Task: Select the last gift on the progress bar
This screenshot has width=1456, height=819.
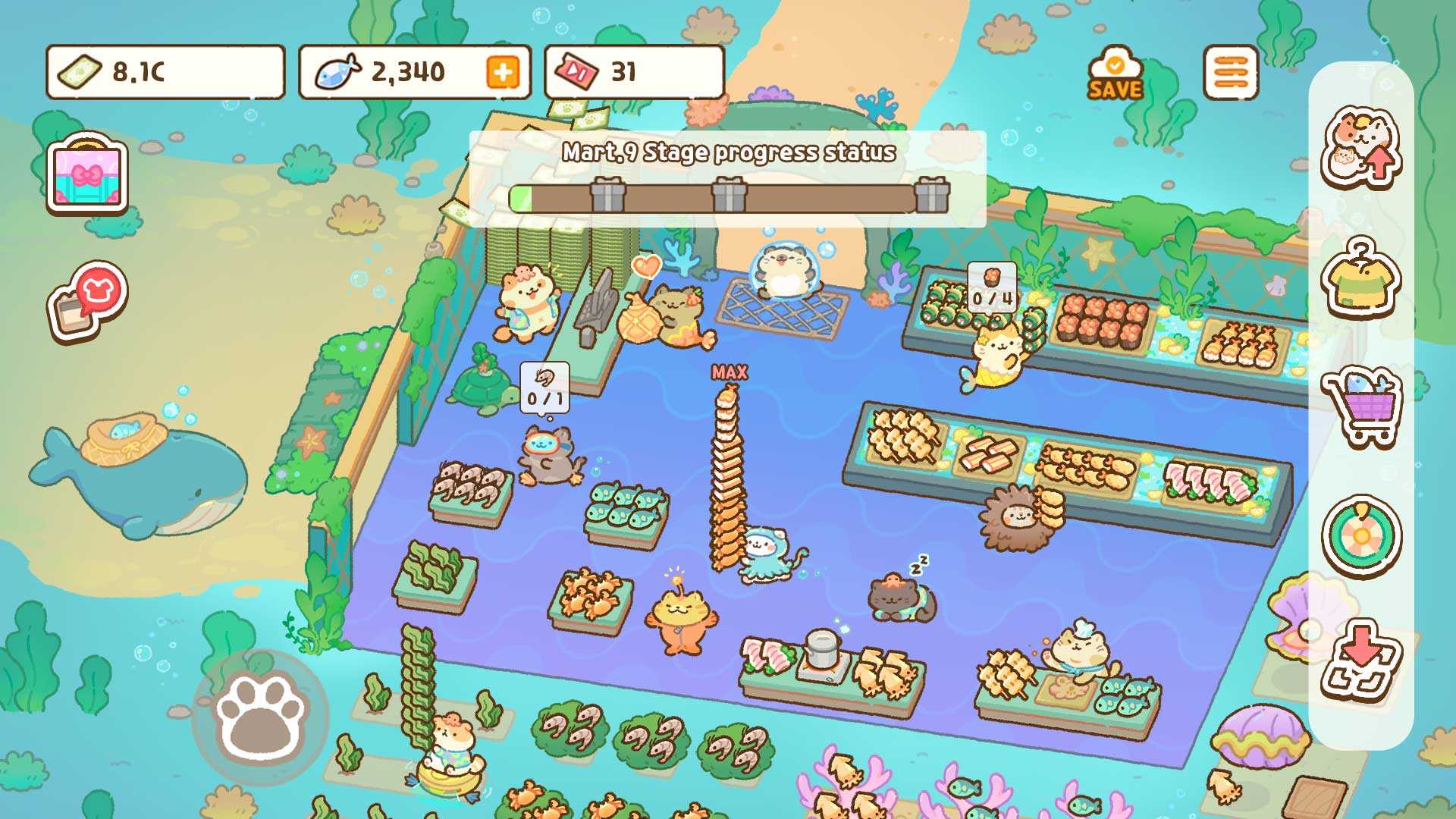Action: (931, 196)
